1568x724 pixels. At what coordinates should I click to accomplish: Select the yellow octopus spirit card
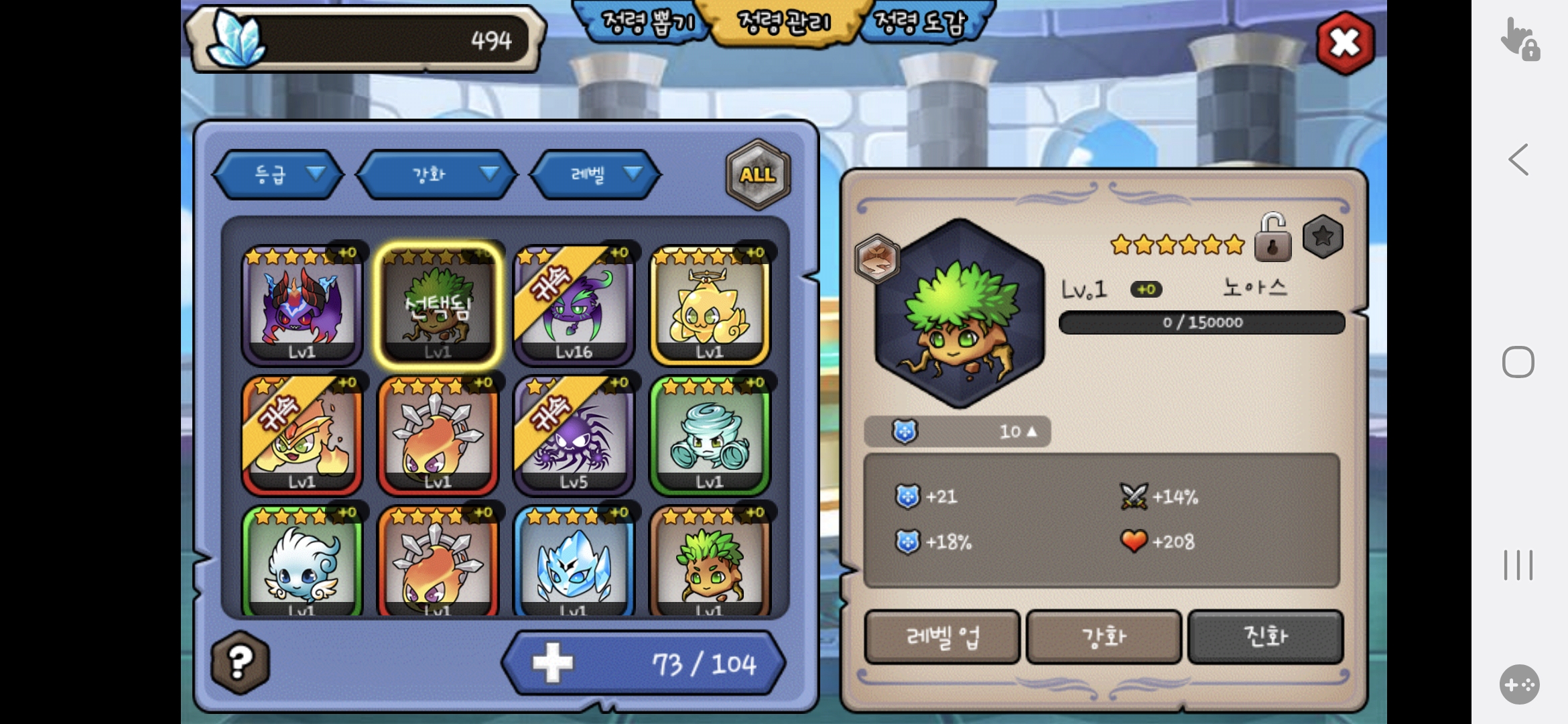710,306
